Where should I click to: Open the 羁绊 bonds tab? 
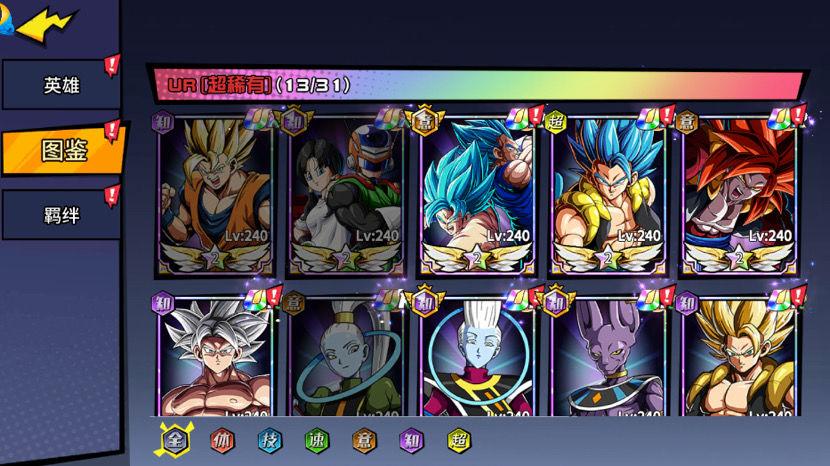pos(61,214)
